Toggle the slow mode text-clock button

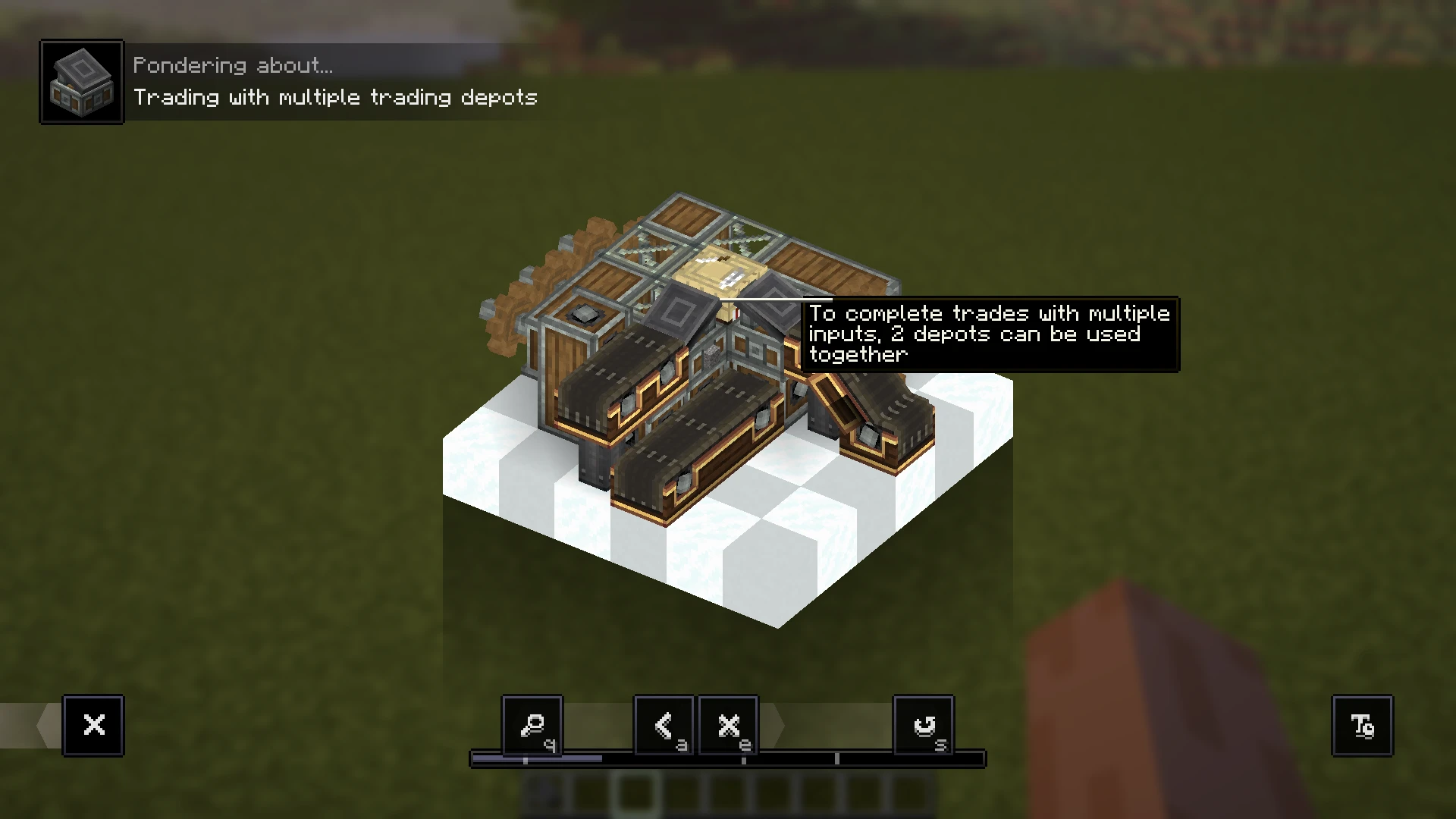(x=1362, y=726)
